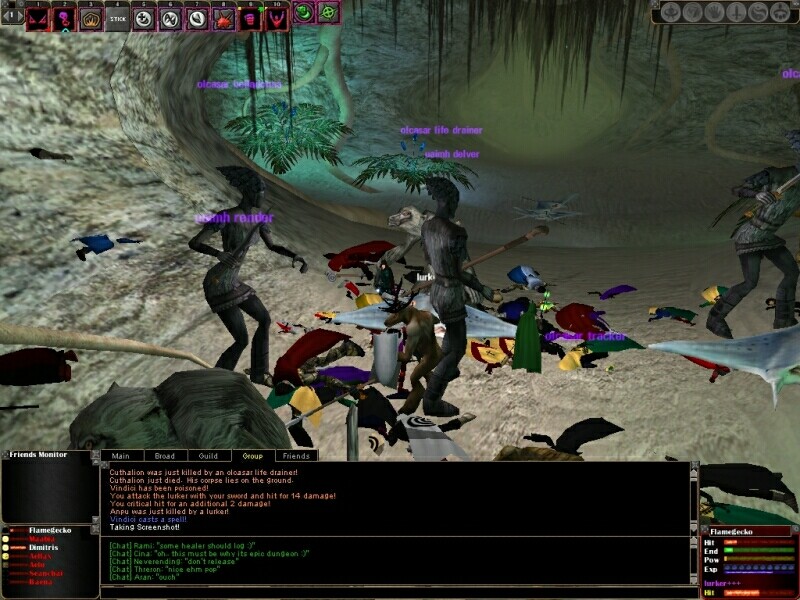Screen dimensions: 800x600
Task: Switch to the Main chat tab
Action: (x=121, y=456)
